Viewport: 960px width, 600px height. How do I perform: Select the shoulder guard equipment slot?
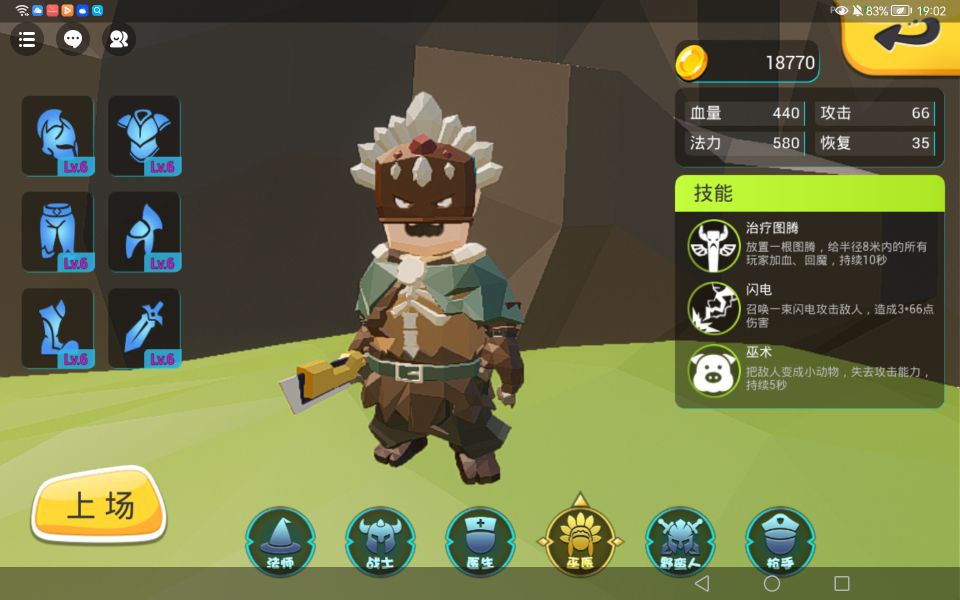point(144,232)
